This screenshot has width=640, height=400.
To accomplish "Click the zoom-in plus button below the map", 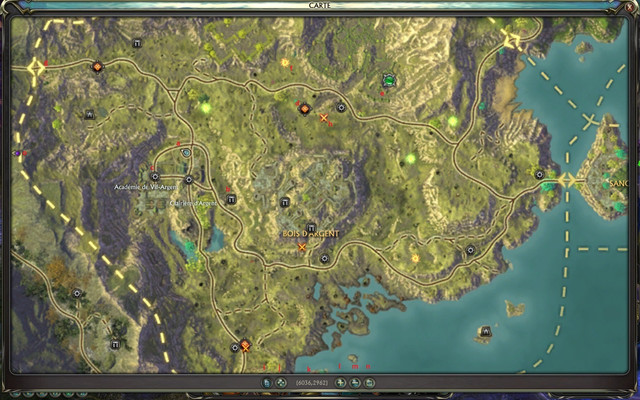I will [340, 382].
